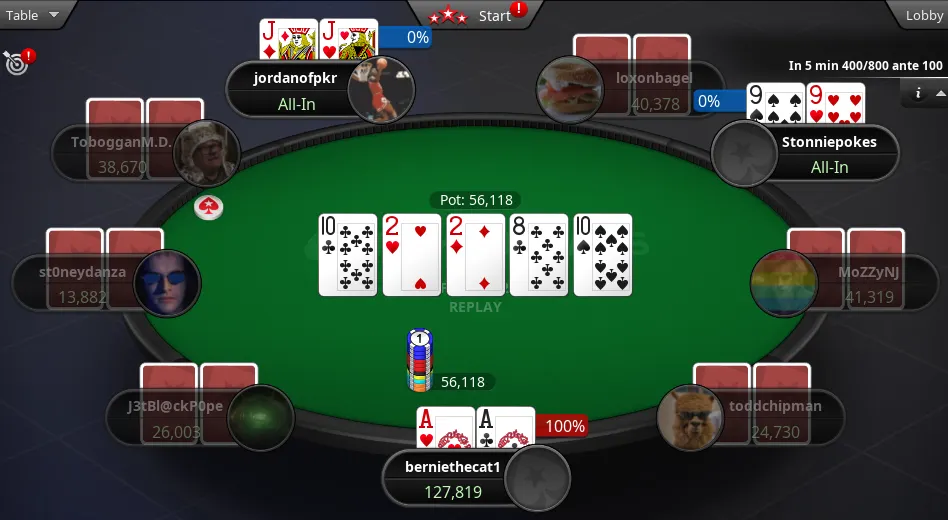Select toddchipman's alpaca avatar

[x=690, y=418]
